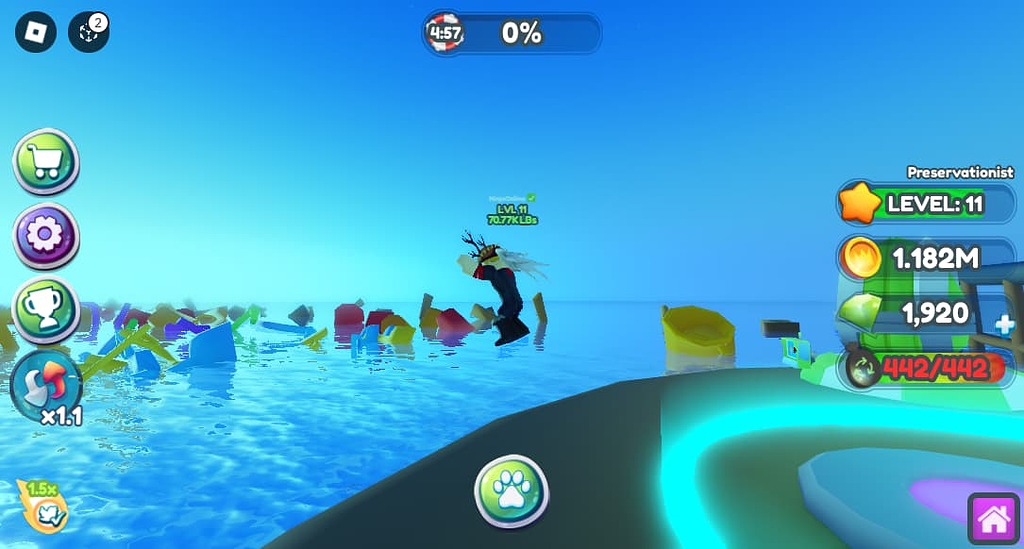Open the paw print pets menu

tap(511, 492)
